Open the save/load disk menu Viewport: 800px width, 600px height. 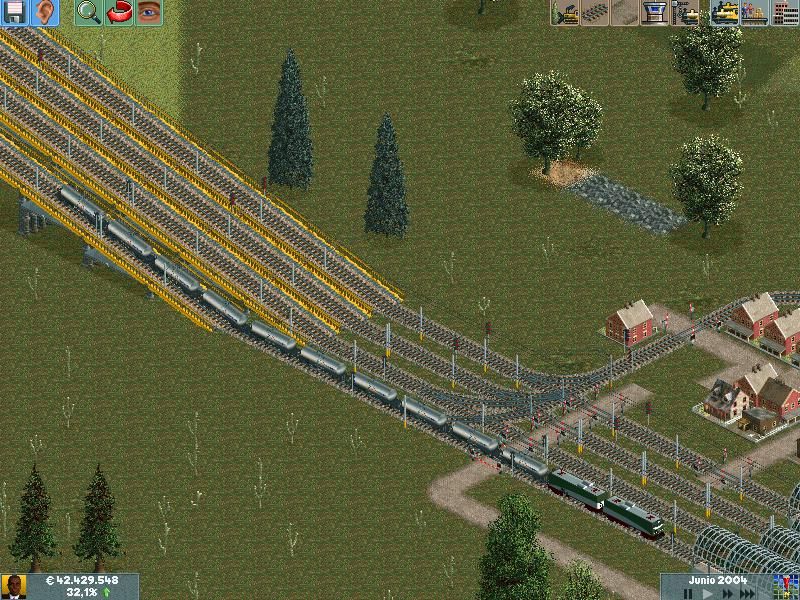16,13
